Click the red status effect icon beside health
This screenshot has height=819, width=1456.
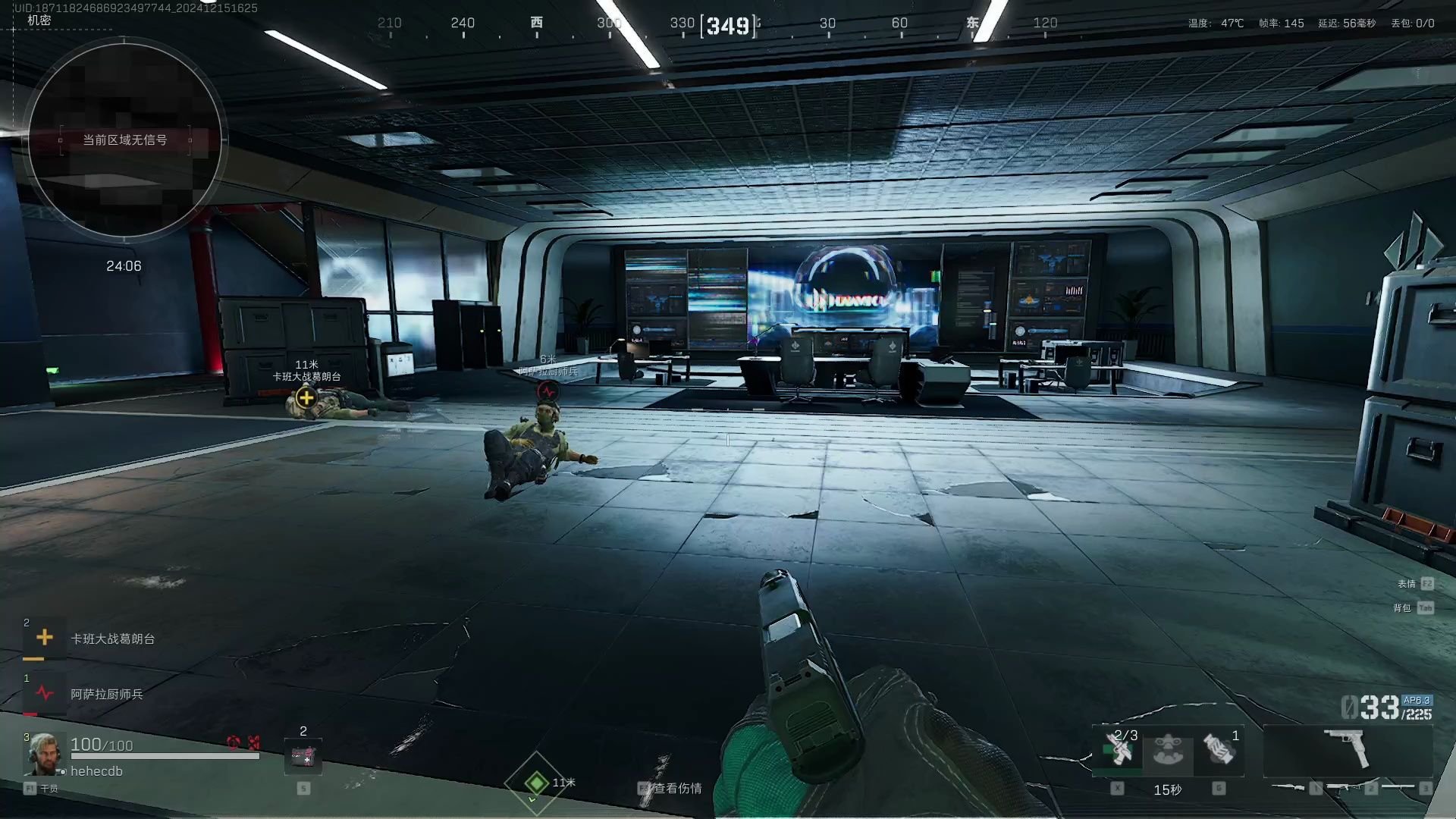click(x=234, y=742)
